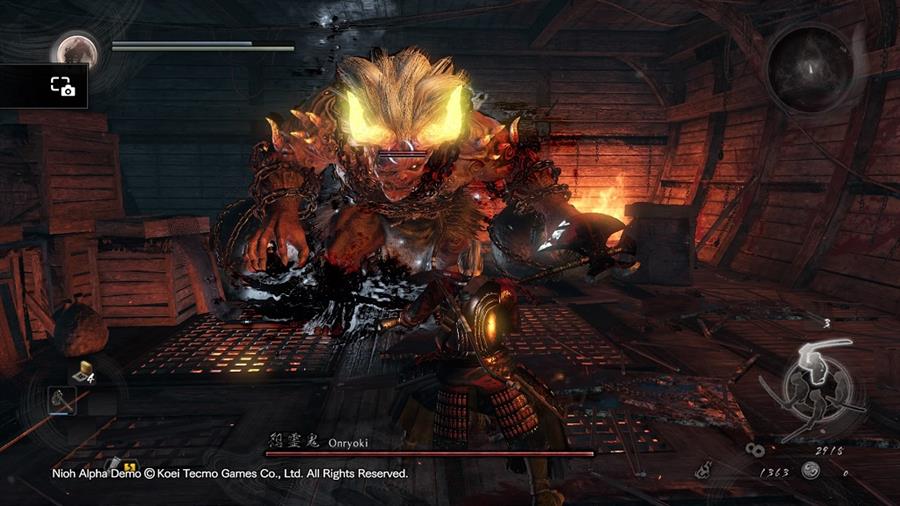Viewport: 900px width, 506px height.
Task: Click the guardian spirit portrait icon
Action: [x=75, y=50]
